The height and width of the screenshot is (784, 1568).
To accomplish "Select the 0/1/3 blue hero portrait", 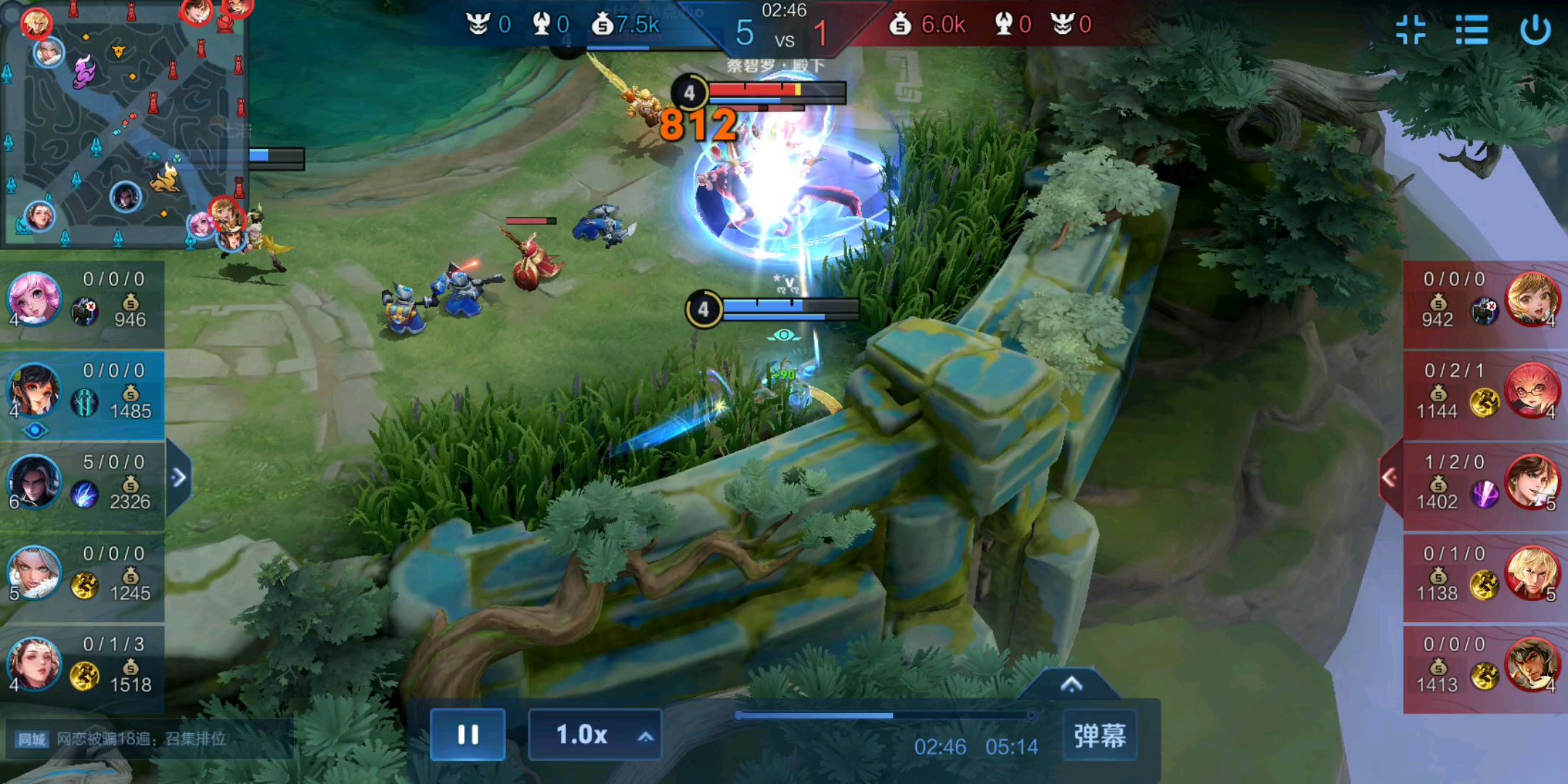I will tap(33, 663).
